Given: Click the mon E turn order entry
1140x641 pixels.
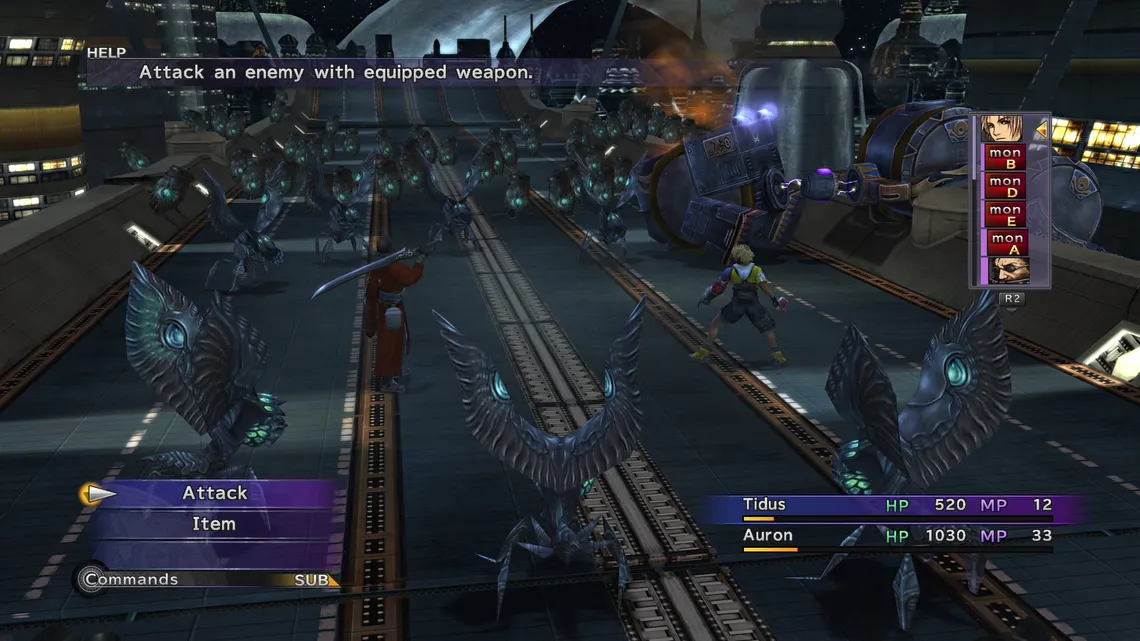Looking at the screenshot, I should coord(1005,215).
